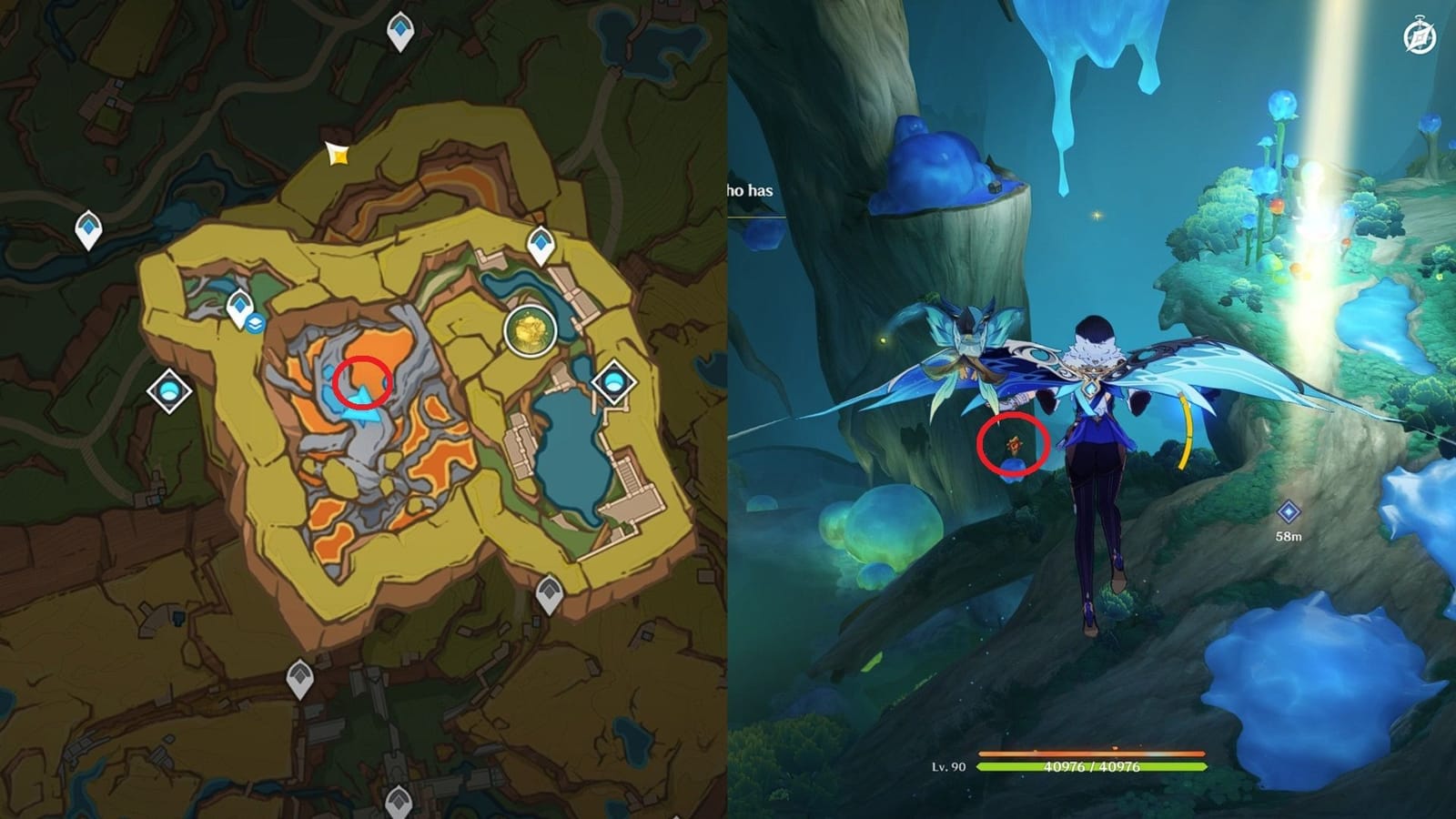Viewport: 1456px width, 819px height.
Task: Click the 'Lv. 90' level label
Action: tap(950, 767)
